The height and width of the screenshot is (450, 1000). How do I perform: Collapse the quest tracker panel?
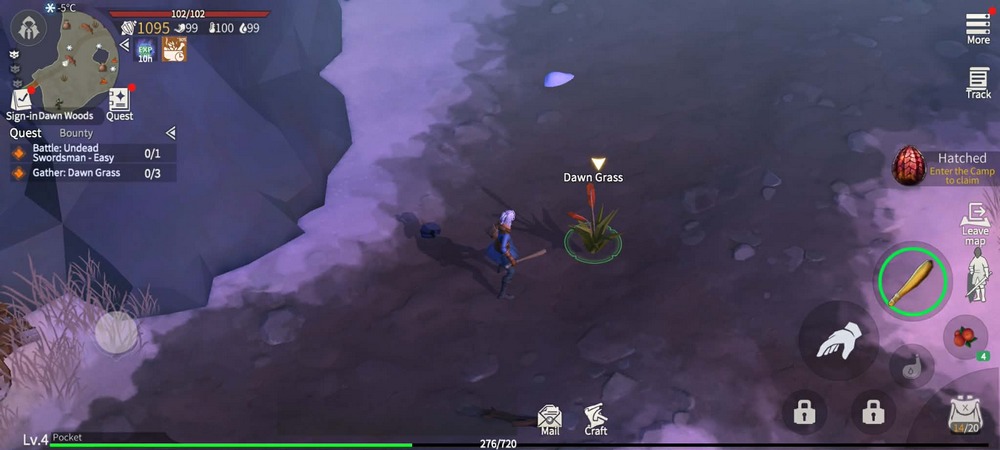tap(170, 133)
